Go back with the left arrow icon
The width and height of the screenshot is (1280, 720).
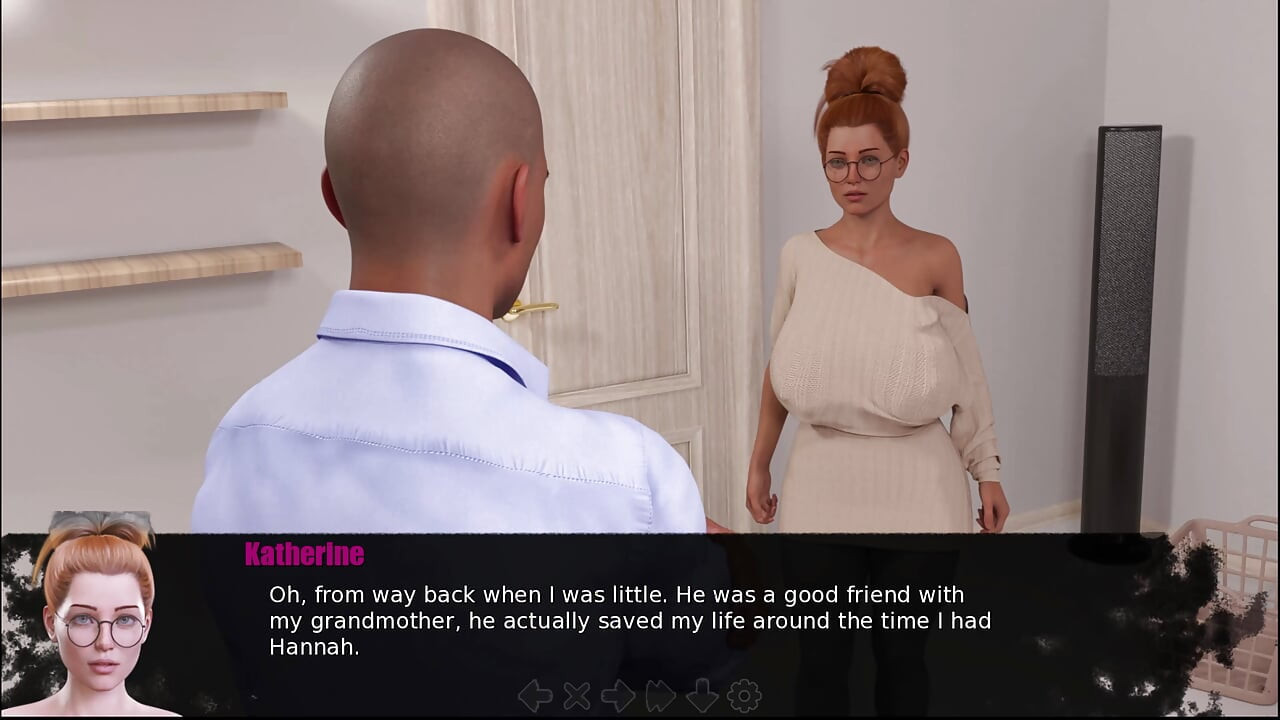535,696
